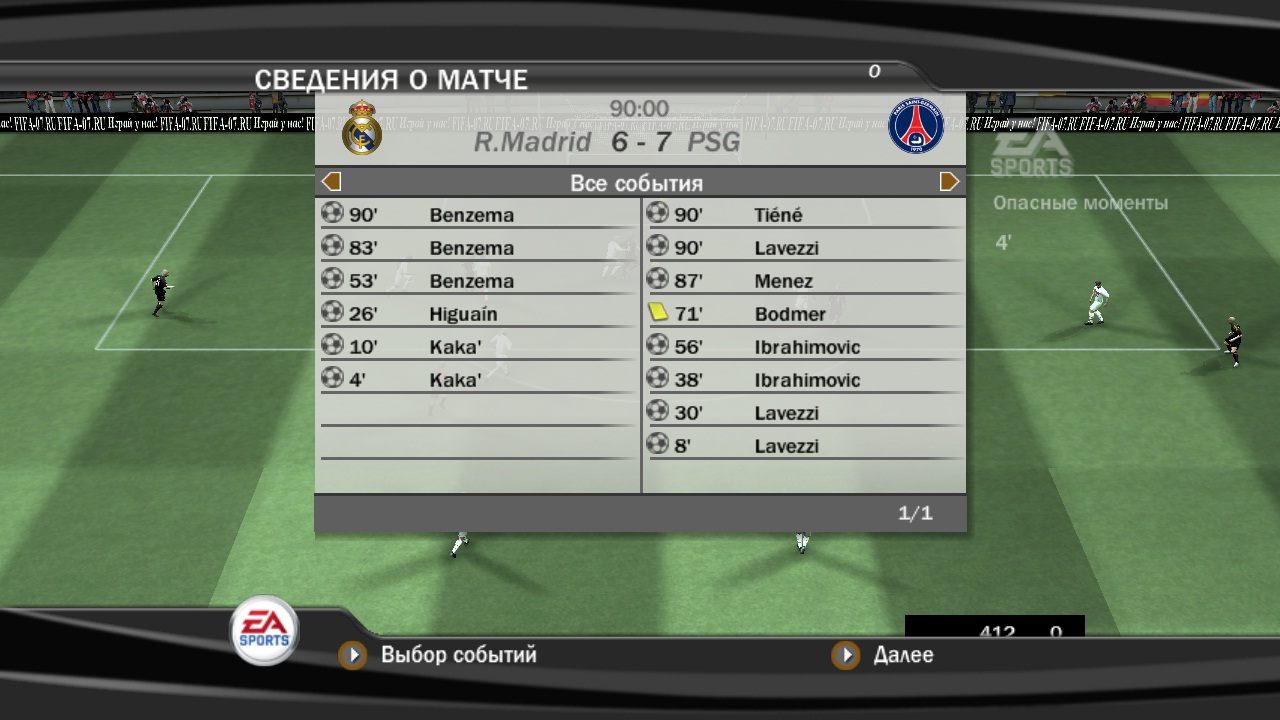Select Lavezzi's 8' goal row
The height and width of the screenshot is (720, 1280).
(x=803, y=446)
